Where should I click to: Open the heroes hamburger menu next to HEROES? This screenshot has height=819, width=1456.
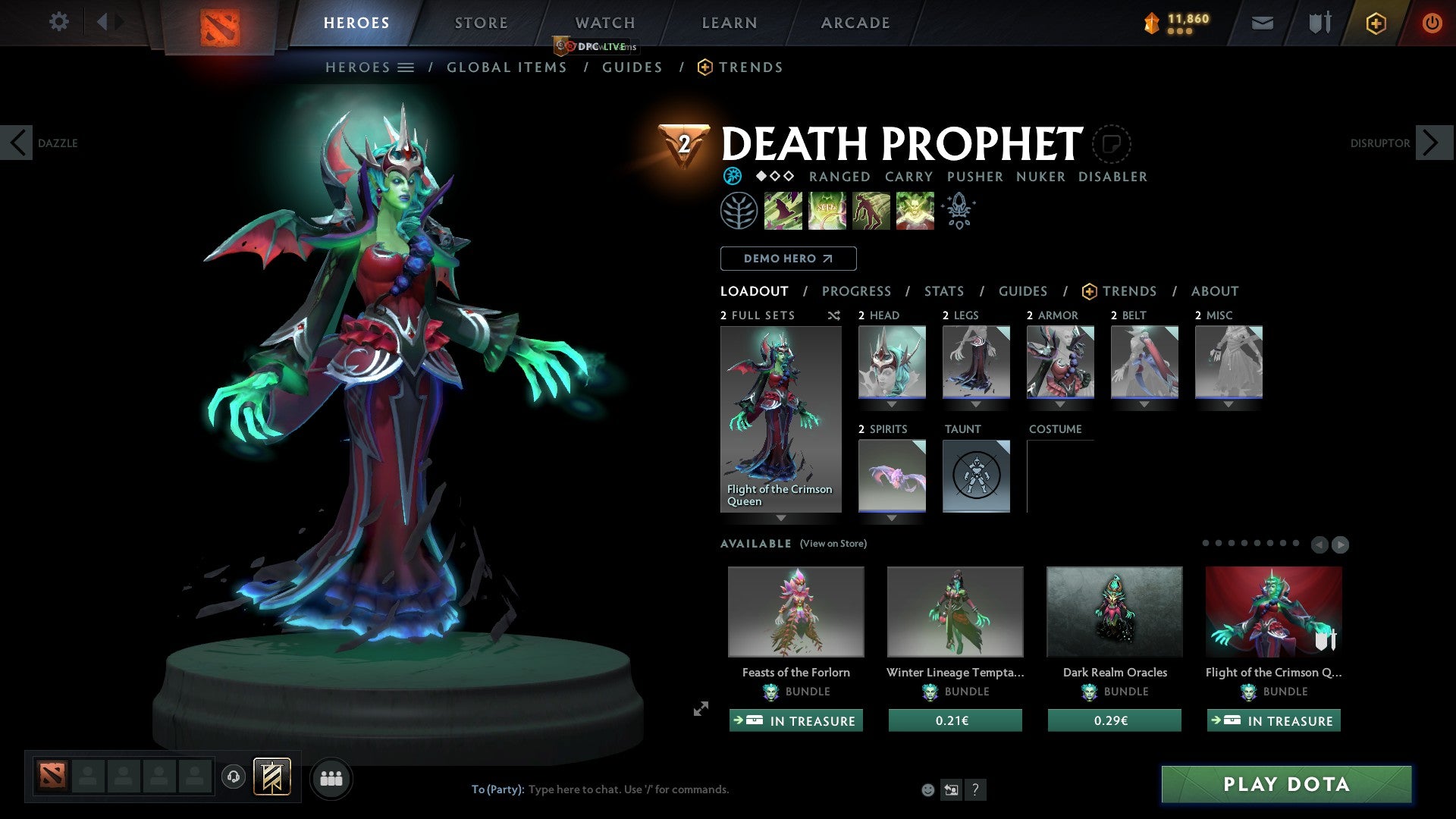click(406, 67)
